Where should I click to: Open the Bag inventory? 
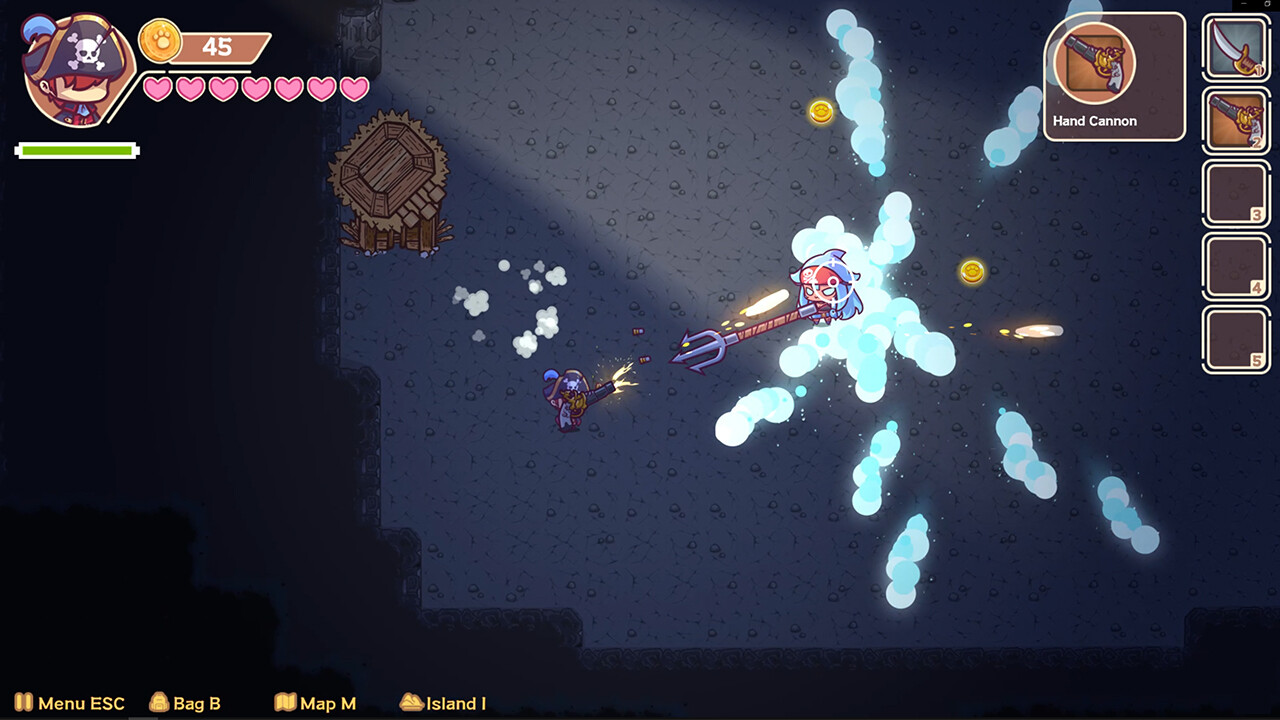[x=185, y=703]
